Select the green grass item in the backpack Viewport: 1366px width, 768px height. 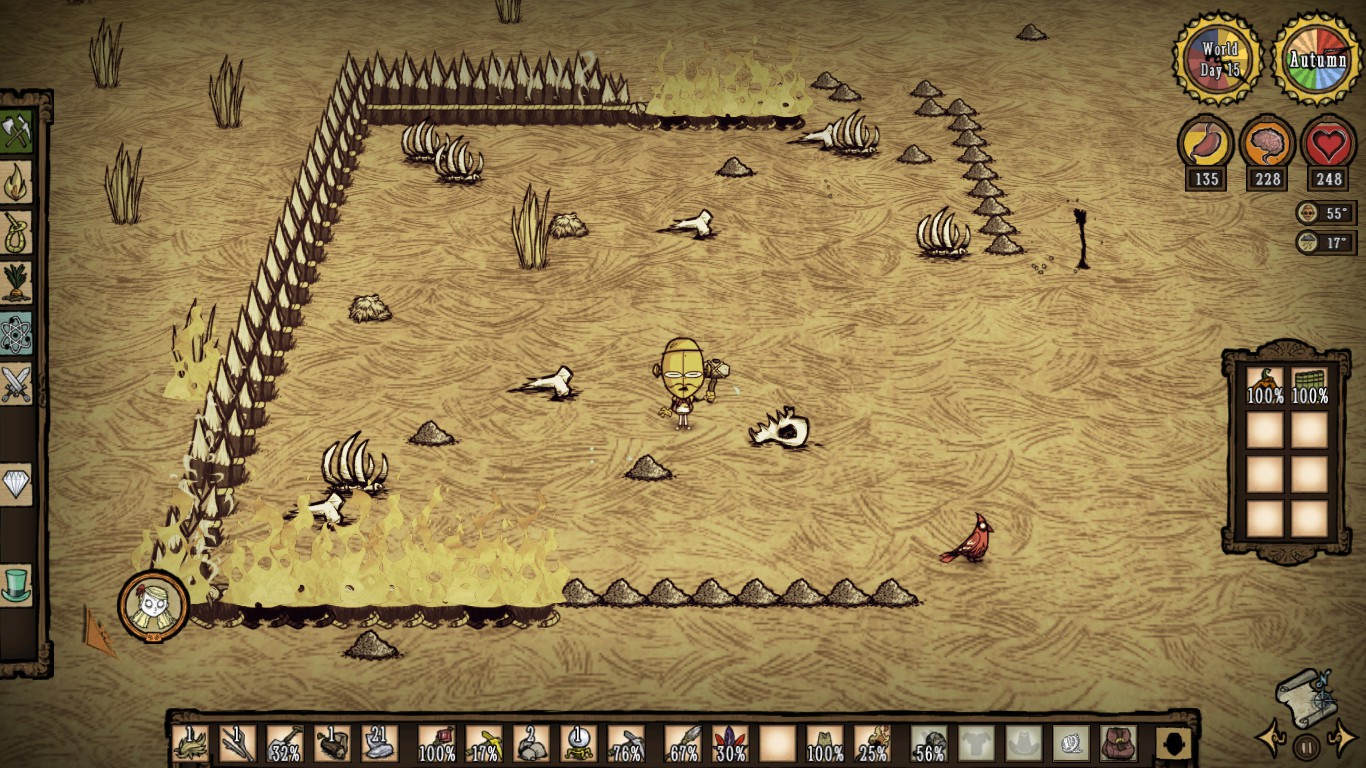click(x=1309, y=385)
